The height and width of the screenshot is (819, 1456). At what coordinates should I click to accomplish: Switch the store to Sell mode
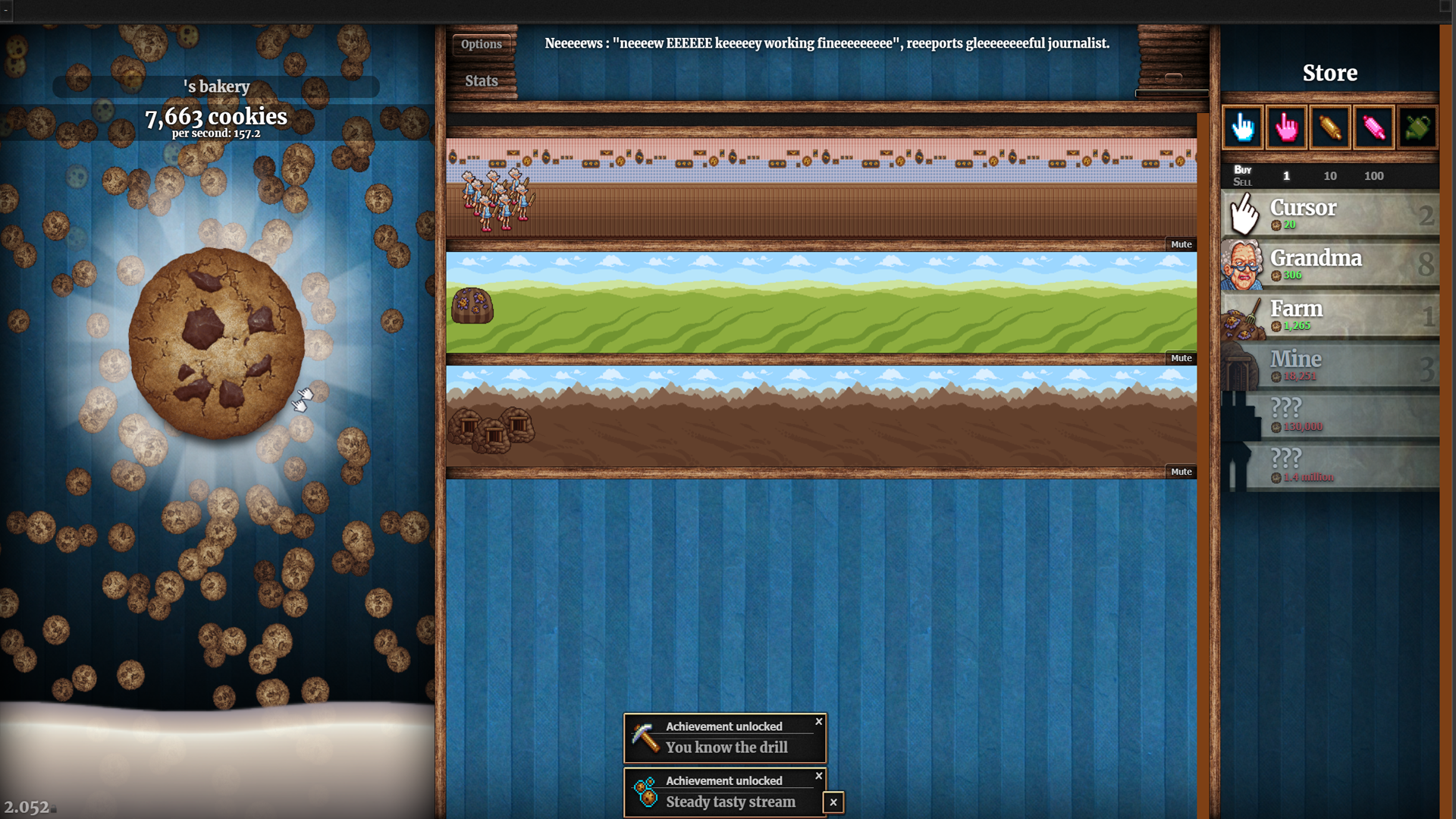pos(1244,181)
